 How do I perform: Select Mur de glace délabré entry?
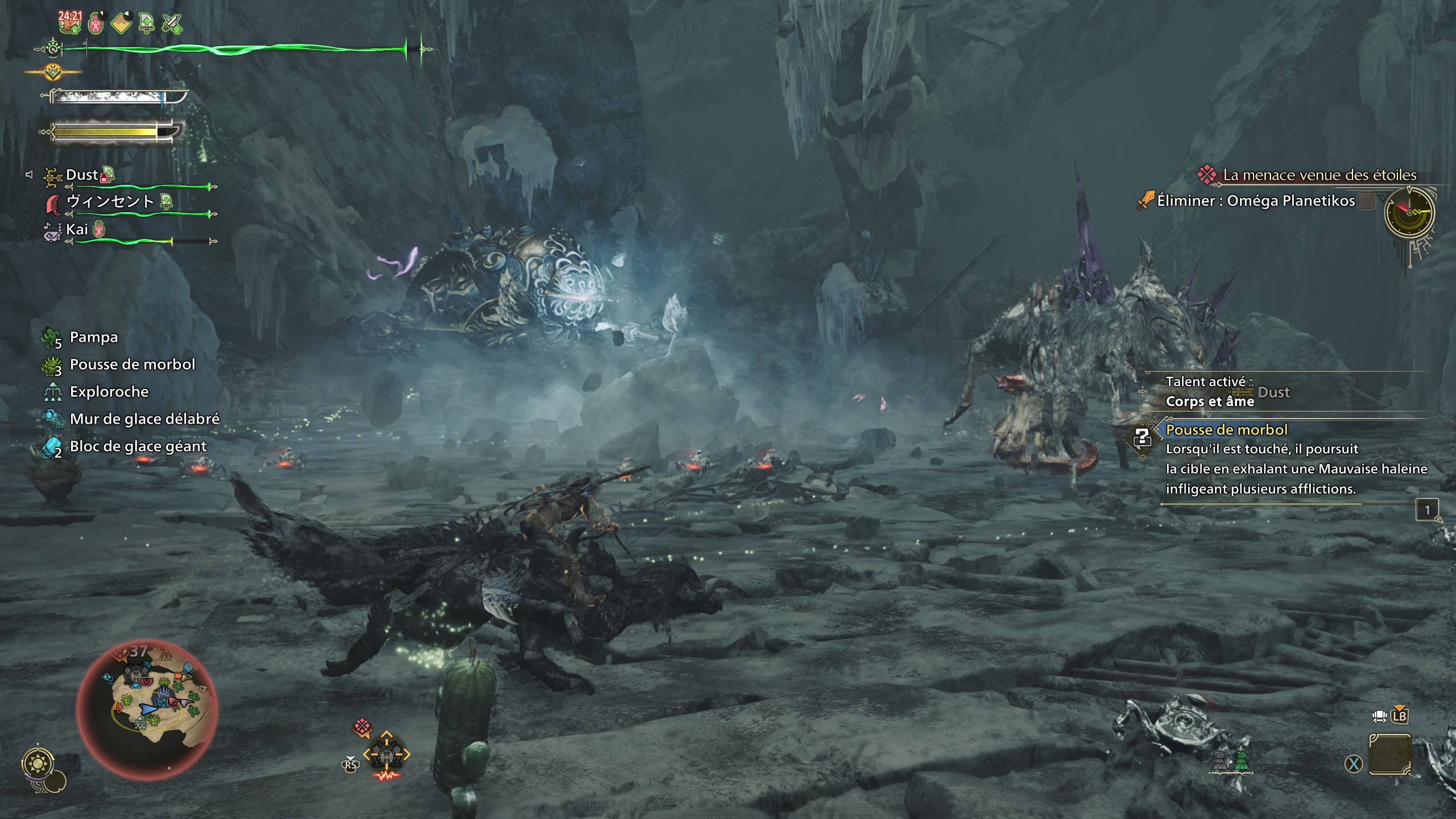(144, 419)
